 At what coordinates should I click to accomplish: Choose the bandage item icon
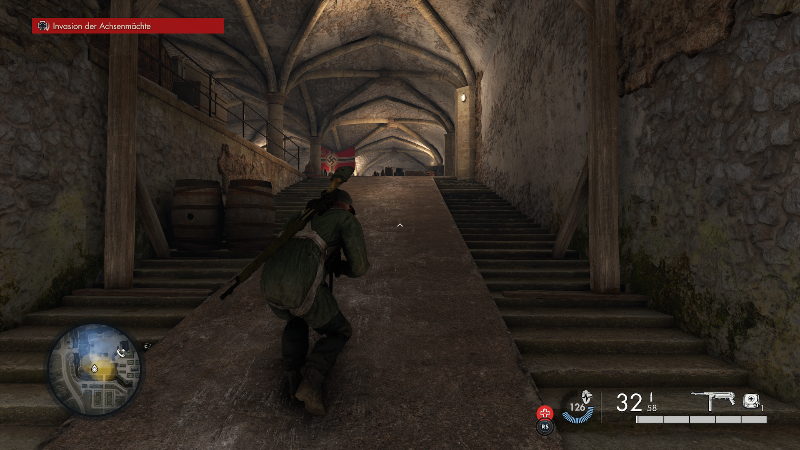tap(750, 399)
